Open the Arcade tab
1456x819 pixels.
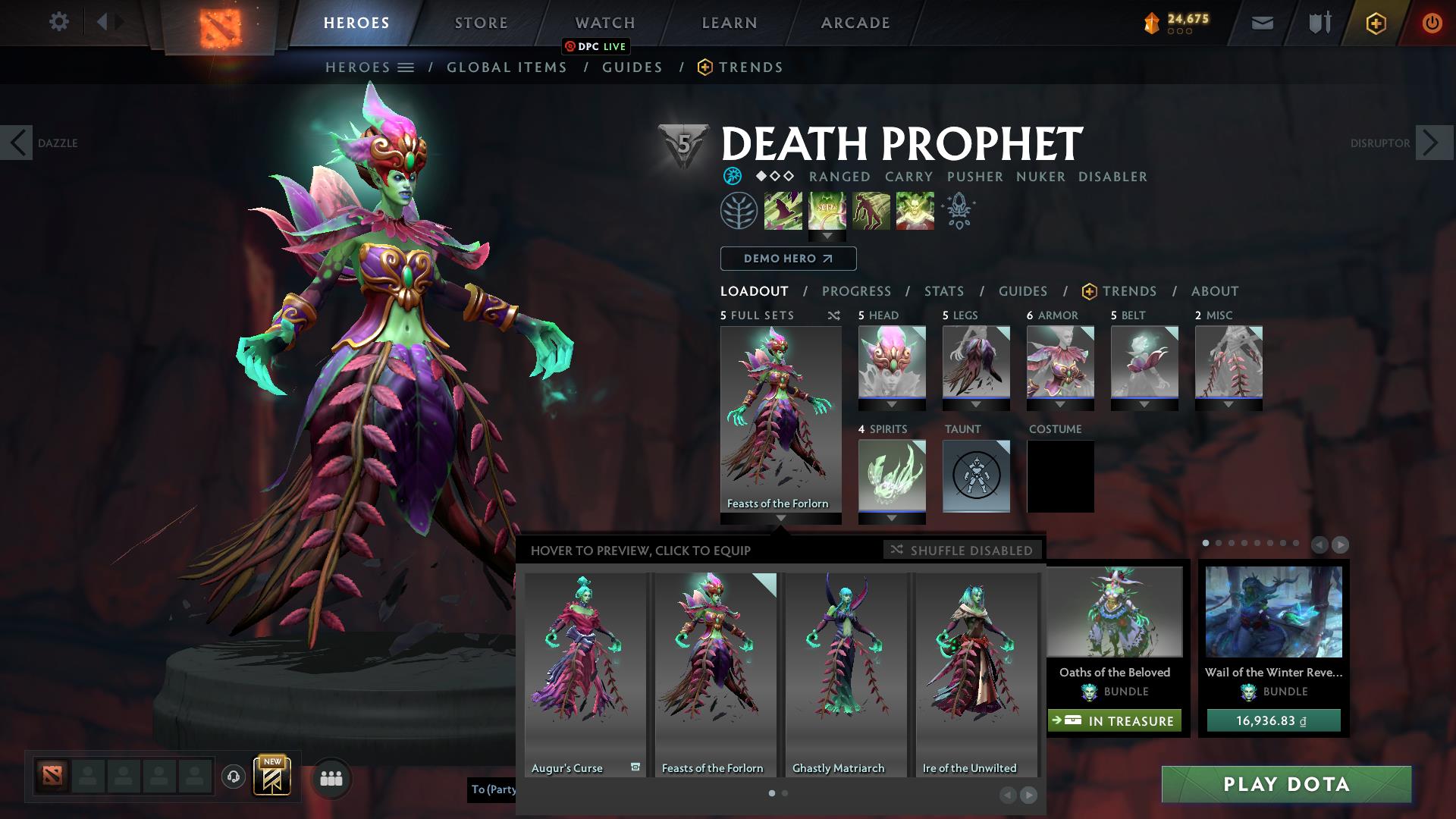(855, 23)
